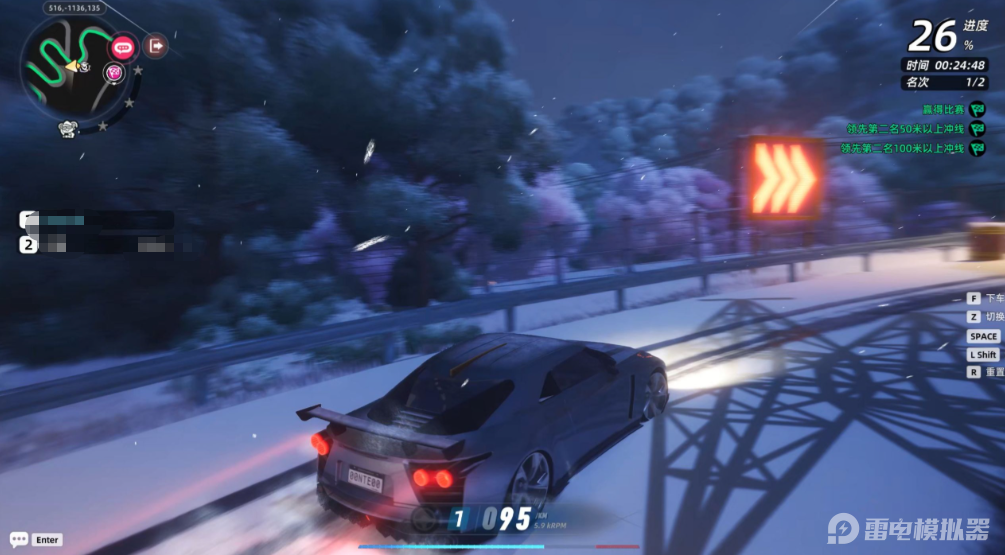
Task: Exit the race with the door-arrow button
Action: coord(155,45)
